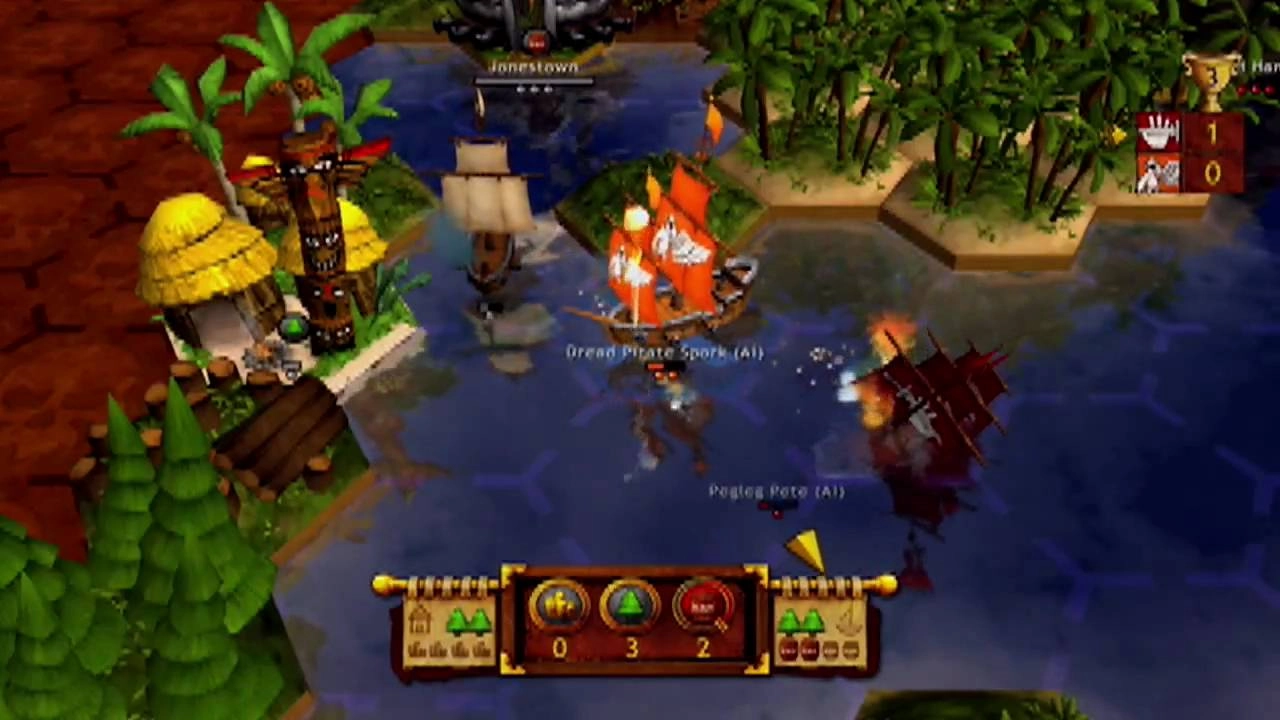
Task: Select the green tree wood resource icon
Action: pyautogui.click(x=630, y=606)
